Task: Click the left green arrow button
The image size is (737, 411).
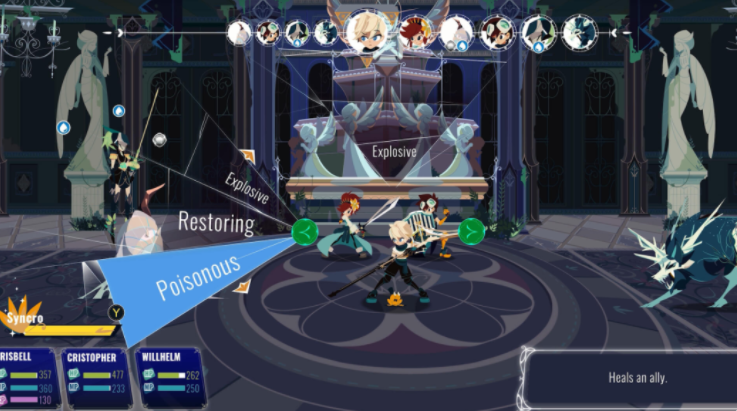Action: (x=304, y=232)
